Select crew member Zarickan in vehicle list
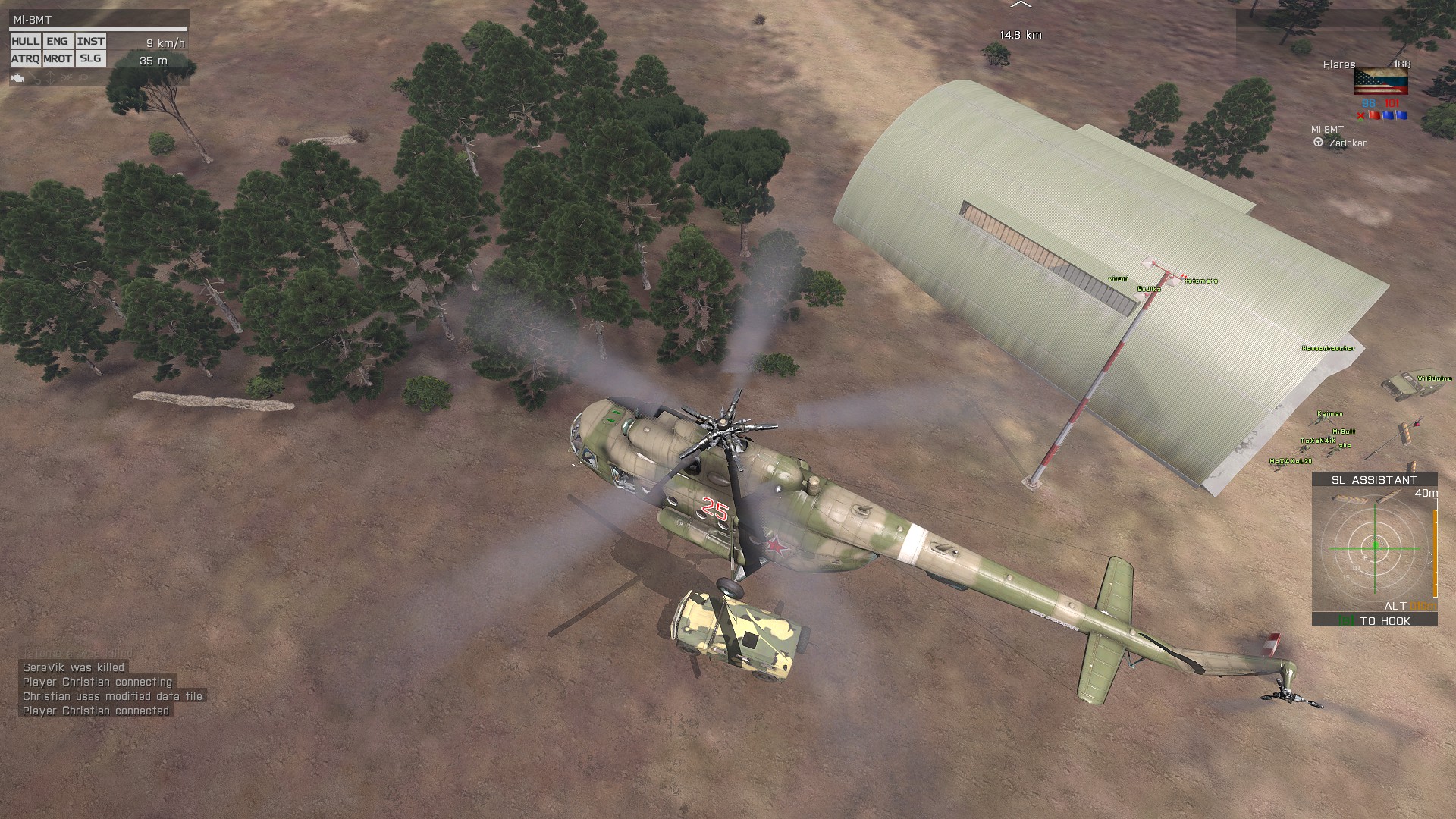The height and width of the screenshot is (819, 1456). pyautogui.click(x=1348, y=143)
